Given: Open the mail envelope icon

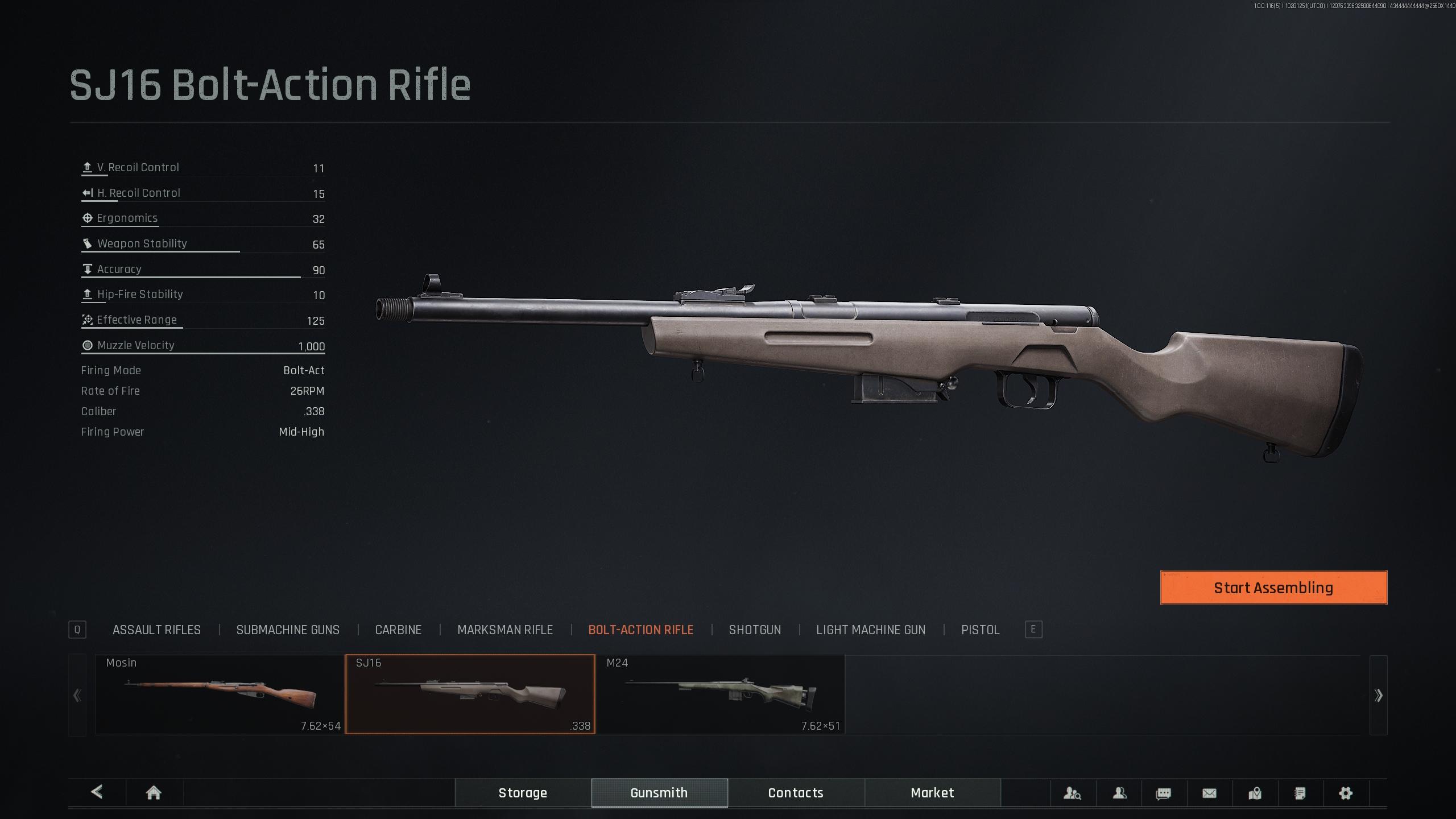Looking at the screenshot, I should pos(1209,793).
